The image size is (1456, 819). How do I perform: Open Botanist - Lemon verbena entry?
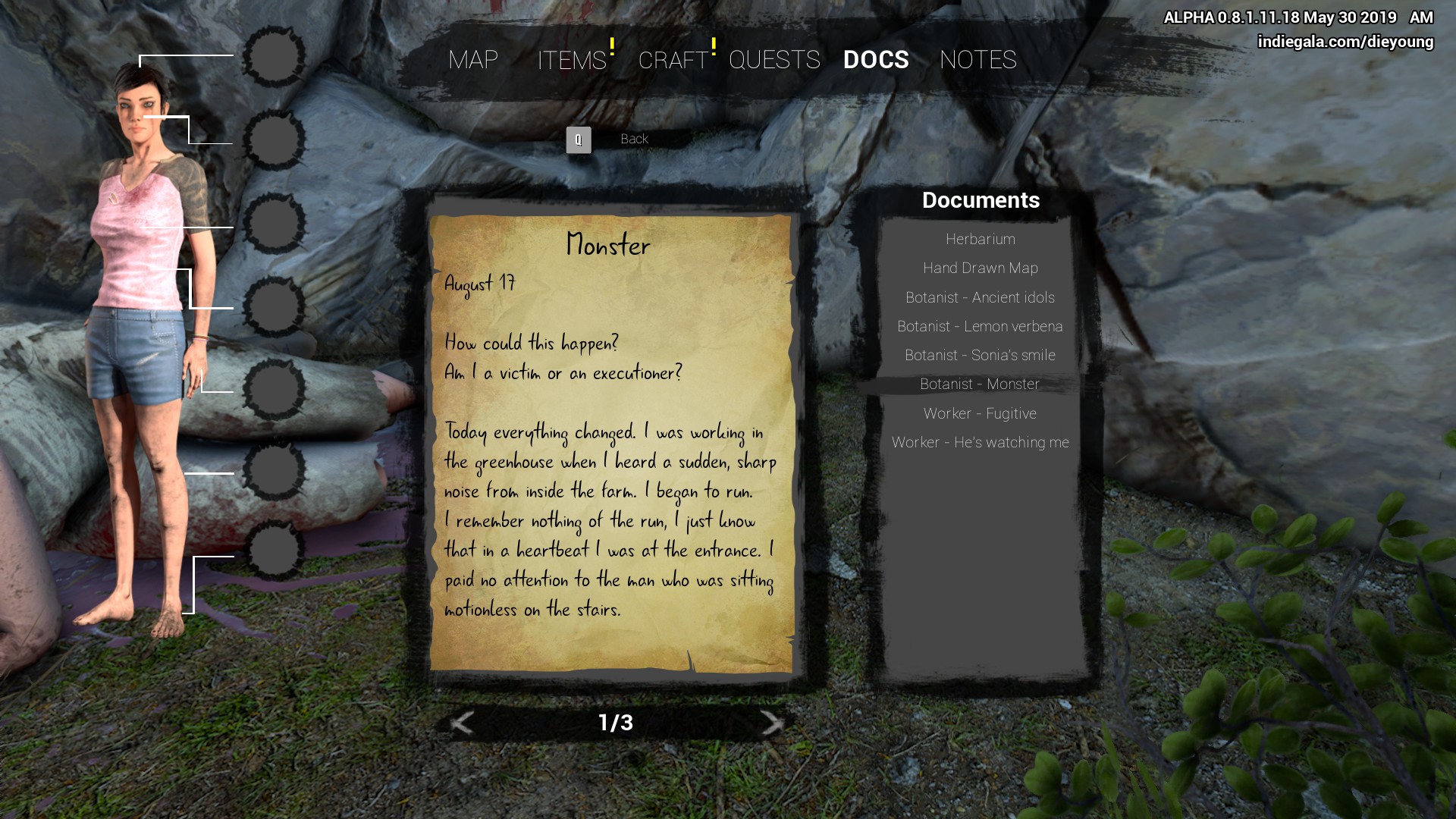pyautogui.click(x=980, y=327)
